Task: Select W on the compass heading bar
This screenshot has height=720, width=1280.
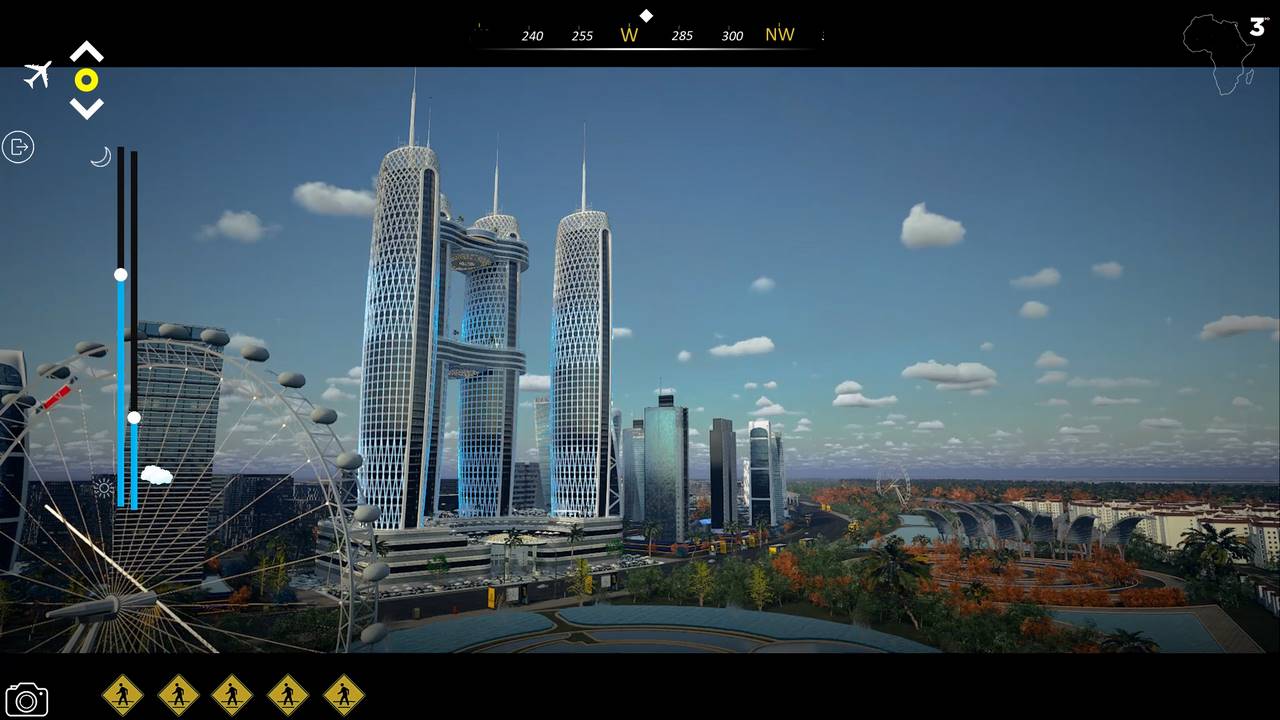Action: 630,34
